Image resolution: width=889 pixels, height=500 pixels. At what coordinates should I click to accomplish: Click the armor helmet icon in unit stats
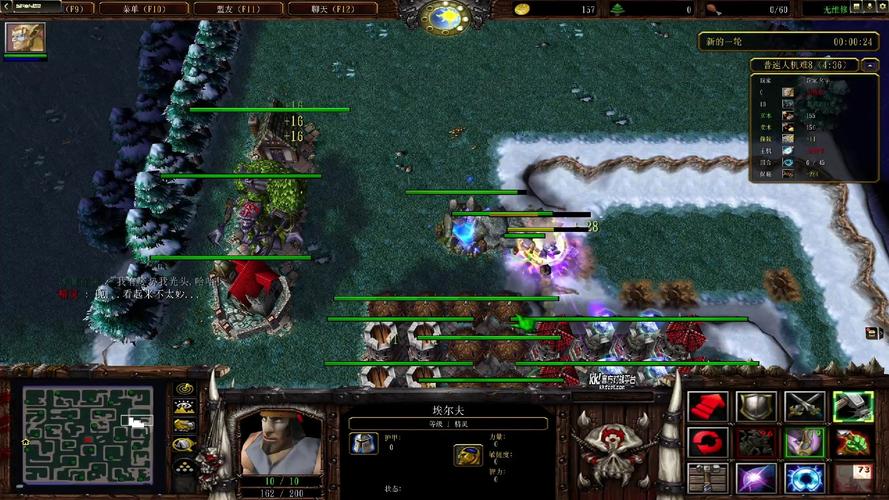click(x=364, y=444)
